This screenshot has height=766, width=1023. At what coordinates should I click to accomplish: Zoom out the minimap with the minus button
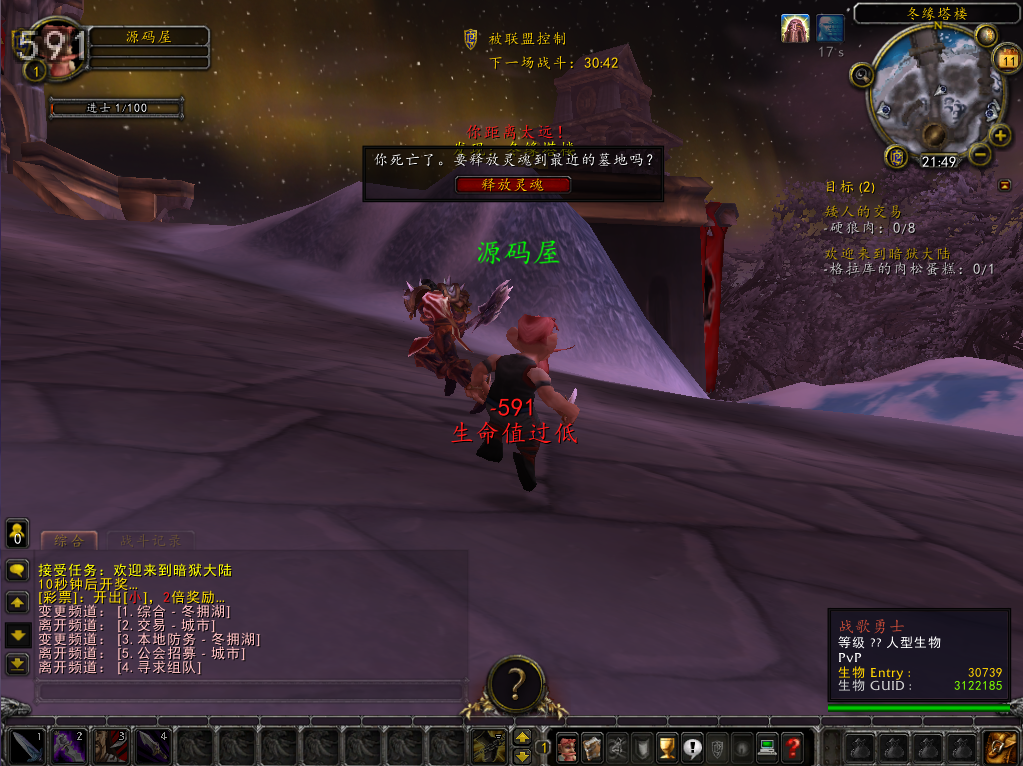pos(980,155)
